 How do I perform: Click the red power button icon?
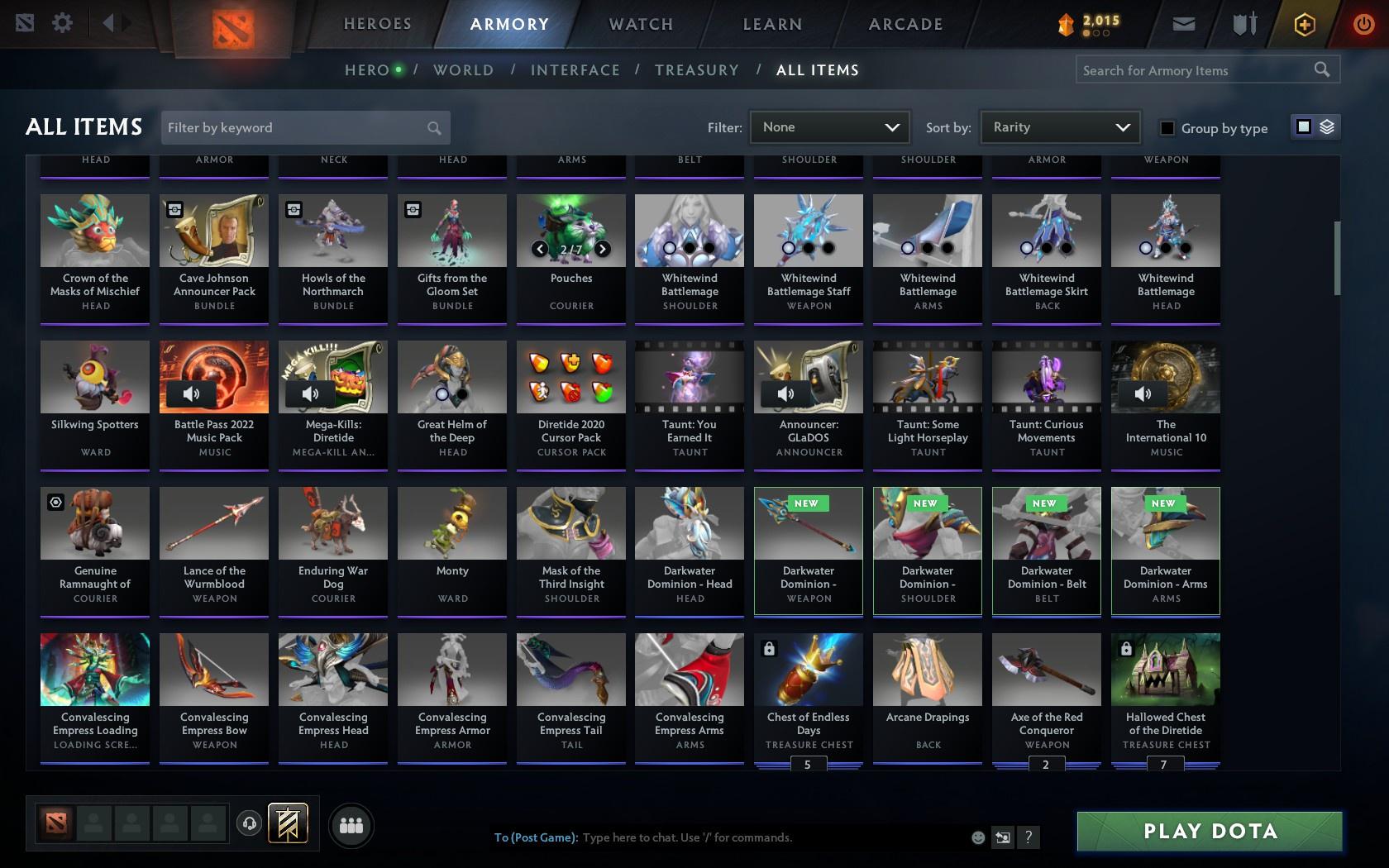click(1364, 24)
